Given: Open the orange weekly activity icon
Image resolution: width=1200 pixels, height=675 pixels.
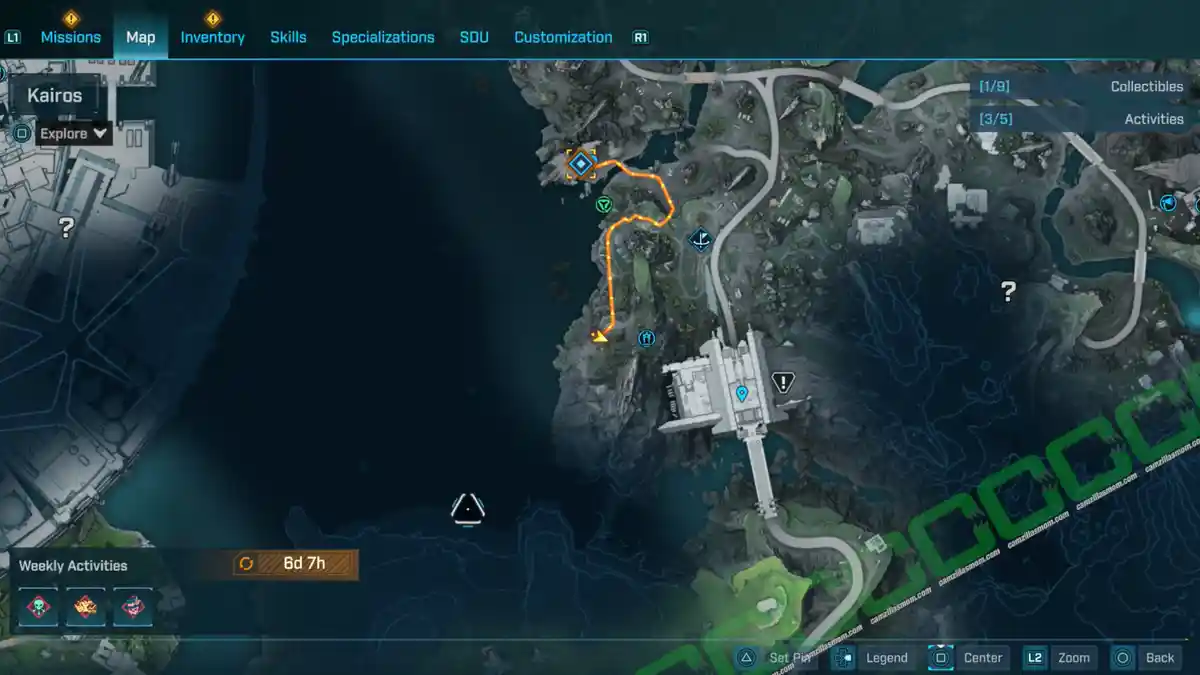Looking at the screenshot, I should (86, 606).
